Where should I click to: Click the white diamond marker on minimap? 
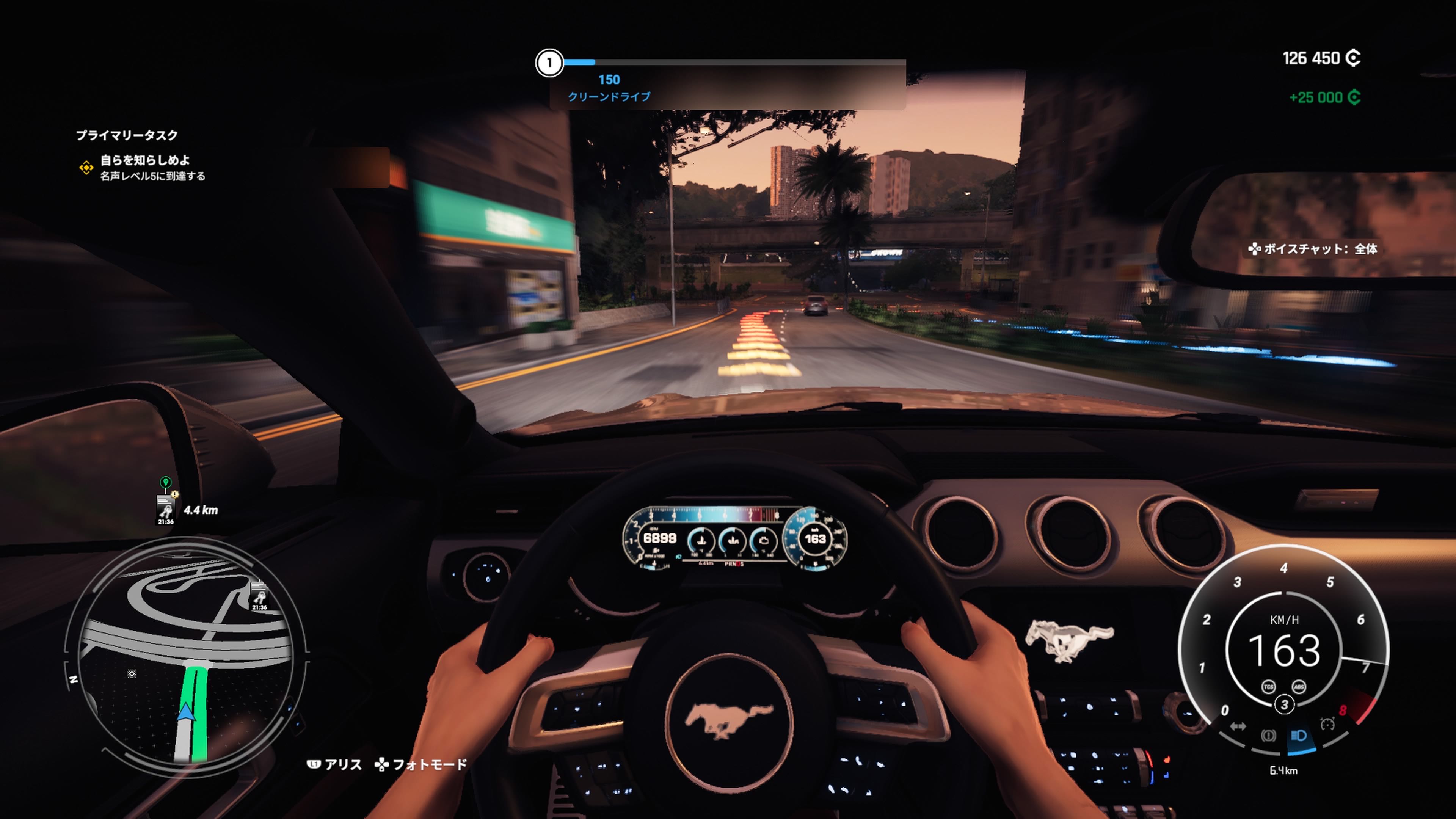pos(132,673)
